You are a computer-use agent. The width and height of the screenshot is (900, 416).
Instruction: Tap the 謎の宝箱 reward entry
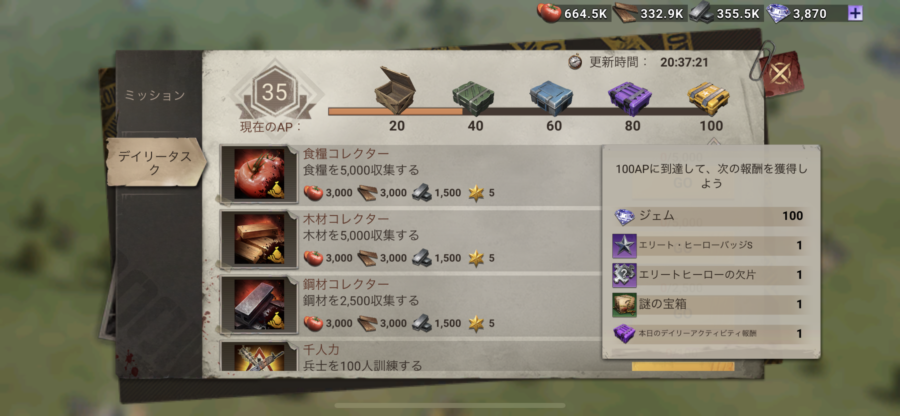coord(710,304)
